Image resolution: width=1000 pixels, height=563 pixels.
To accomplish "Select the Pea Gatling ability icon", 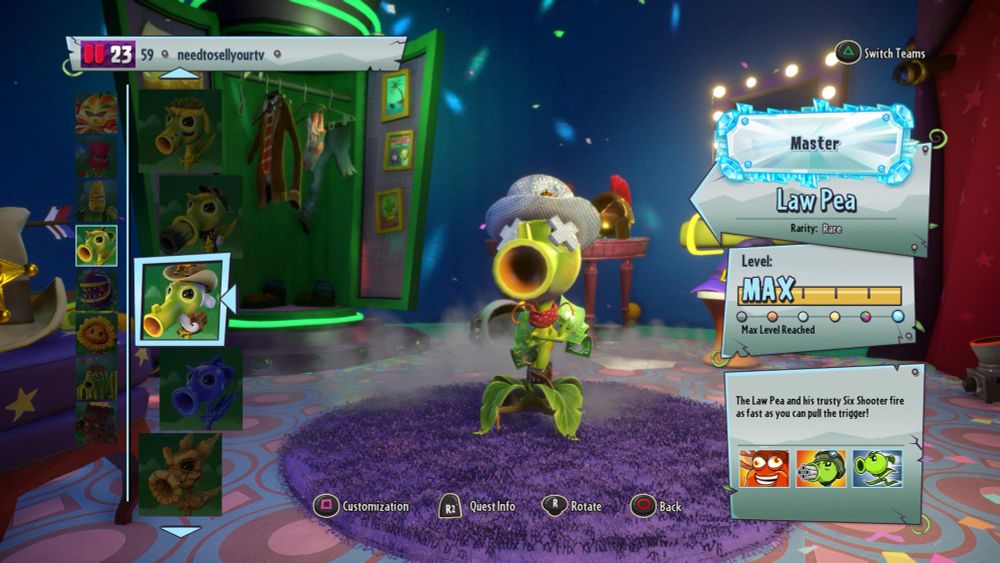I will 821,468.
